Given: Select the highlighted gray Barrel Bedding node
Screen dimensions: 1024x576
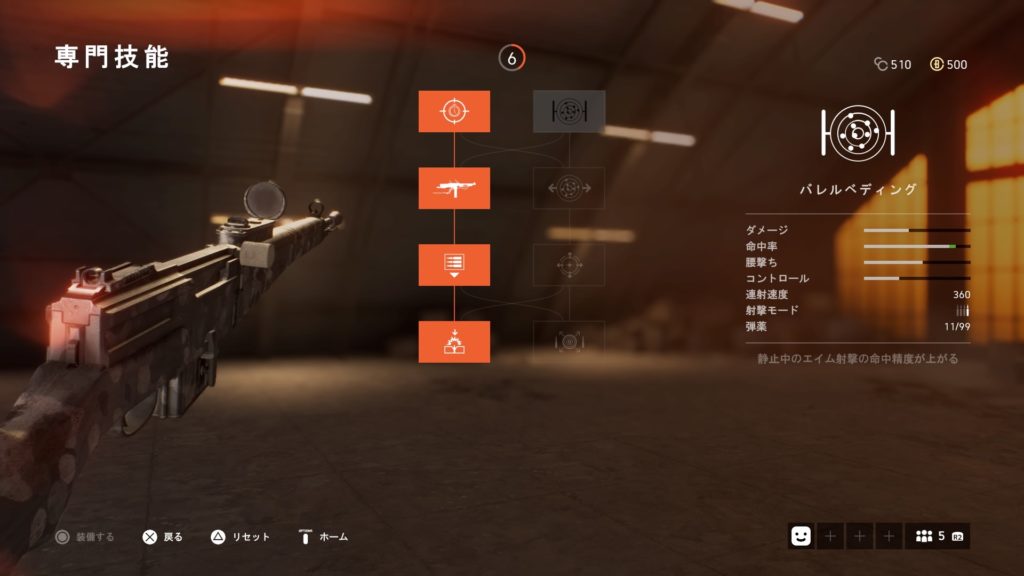Looking at the screenshot, I should click(x=569, y=111).
